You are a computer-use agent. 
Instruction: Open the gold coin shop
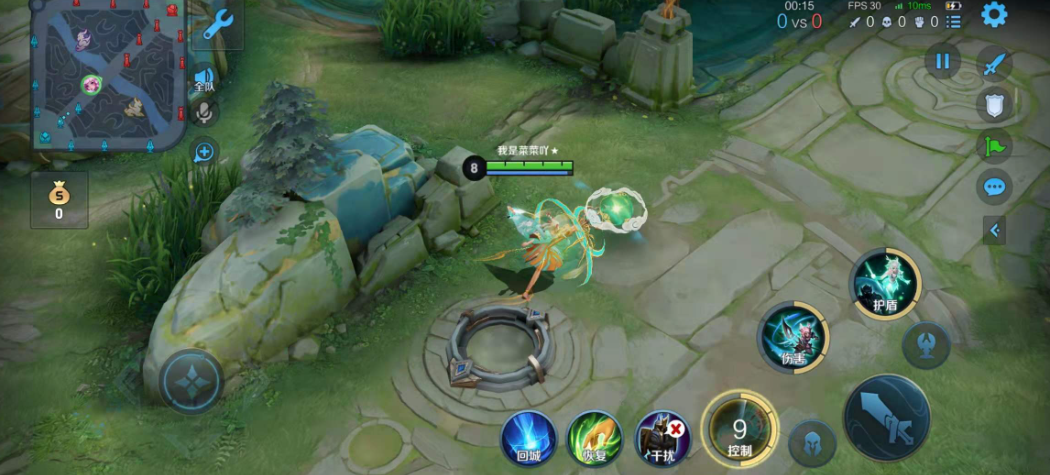(x=59, y=199)
